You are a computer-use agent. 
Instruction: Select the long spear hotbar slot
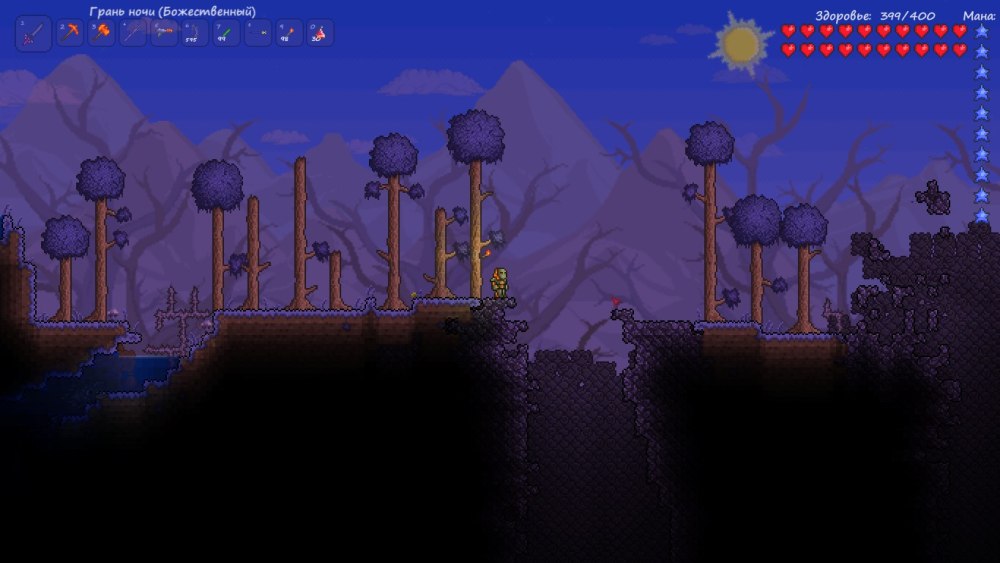pyautogui.click(x=133, y=33)
